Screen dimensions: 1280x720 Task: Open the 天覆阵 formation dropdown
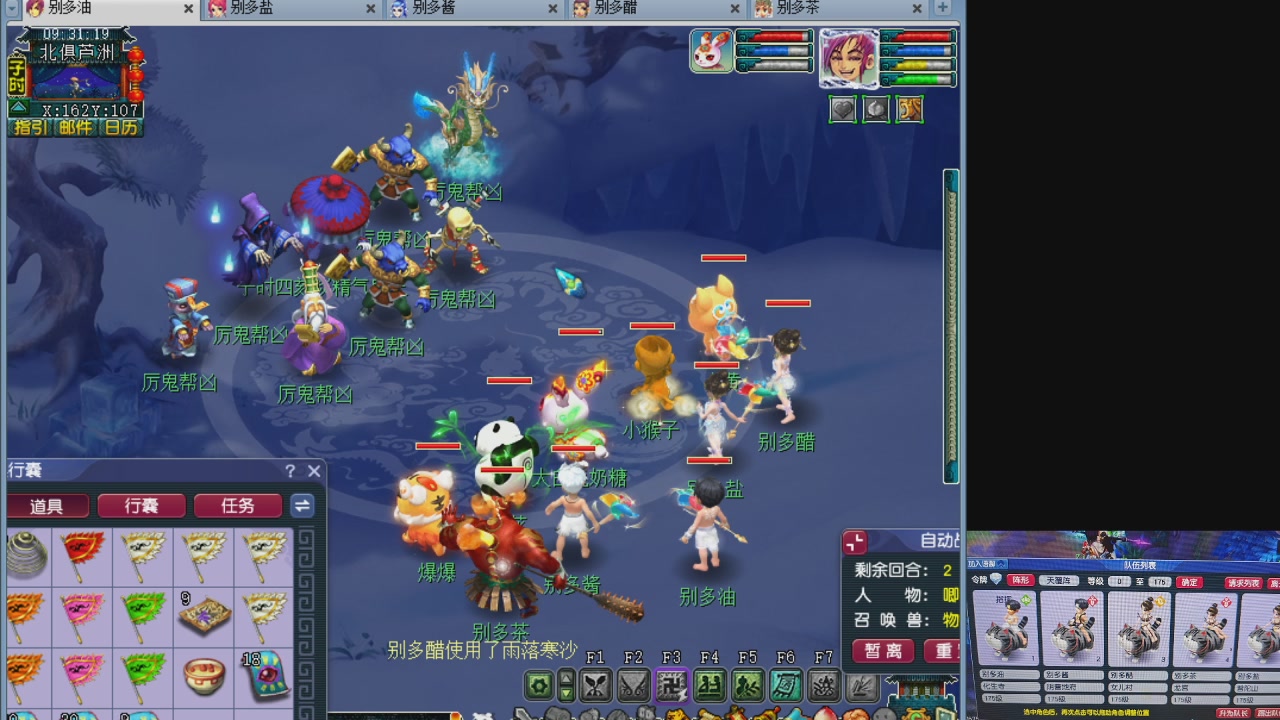pos(1059,580)
